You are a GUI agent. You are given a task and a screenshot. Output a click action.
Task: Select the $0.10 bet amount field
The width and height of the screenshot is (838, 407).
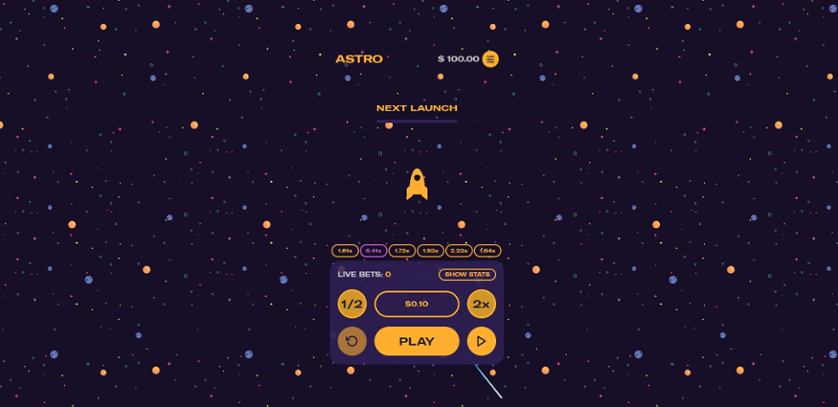click(416, 304)
